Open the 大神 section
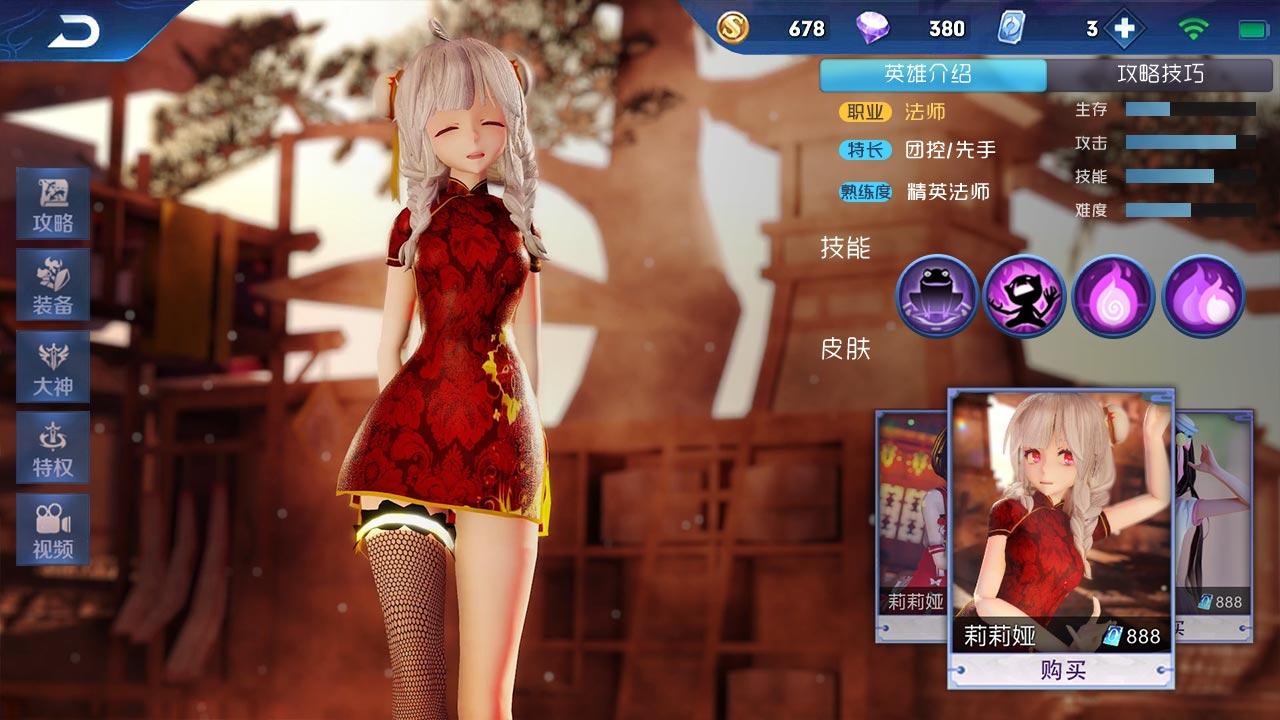The height and width of the screenshot is (720, 1280). [52, 367]
